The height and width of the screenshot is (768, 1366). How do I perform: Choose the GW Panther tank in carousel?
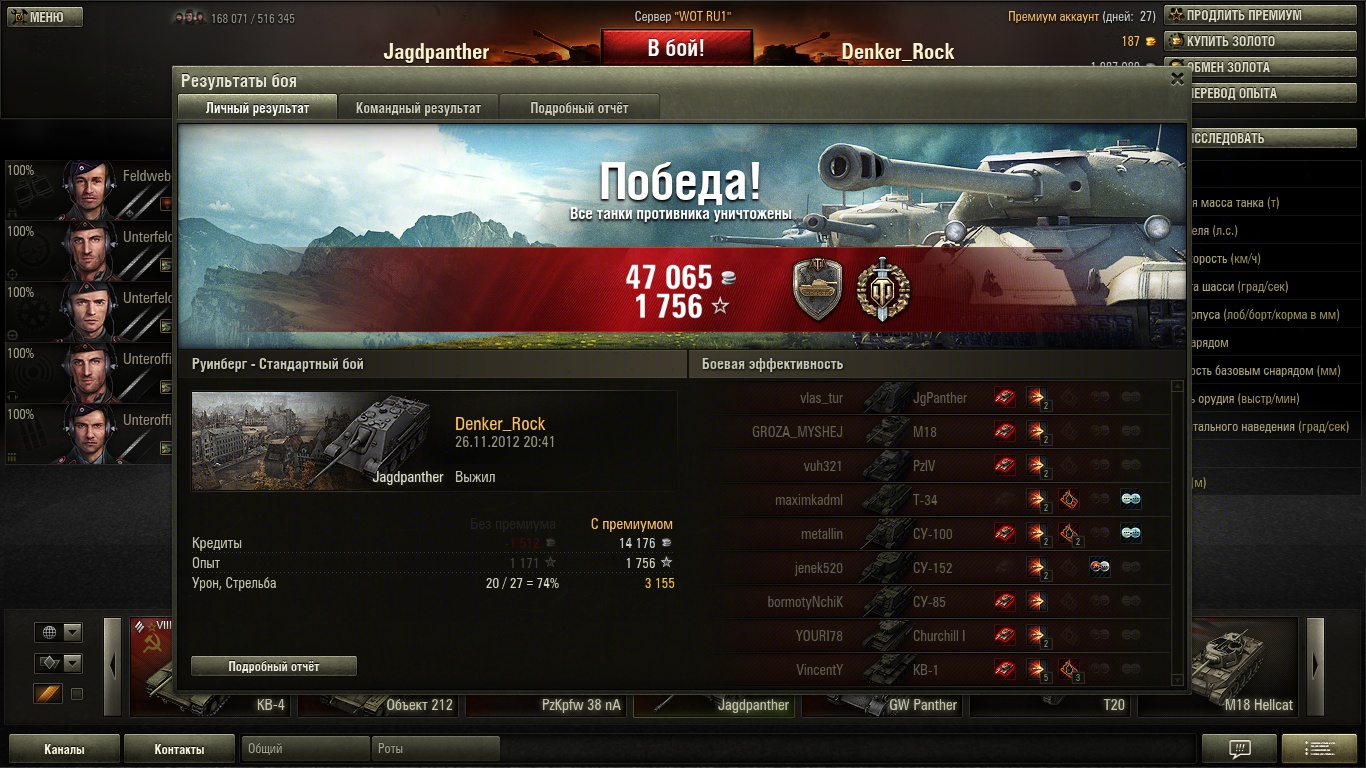click(x=885, y=704)
